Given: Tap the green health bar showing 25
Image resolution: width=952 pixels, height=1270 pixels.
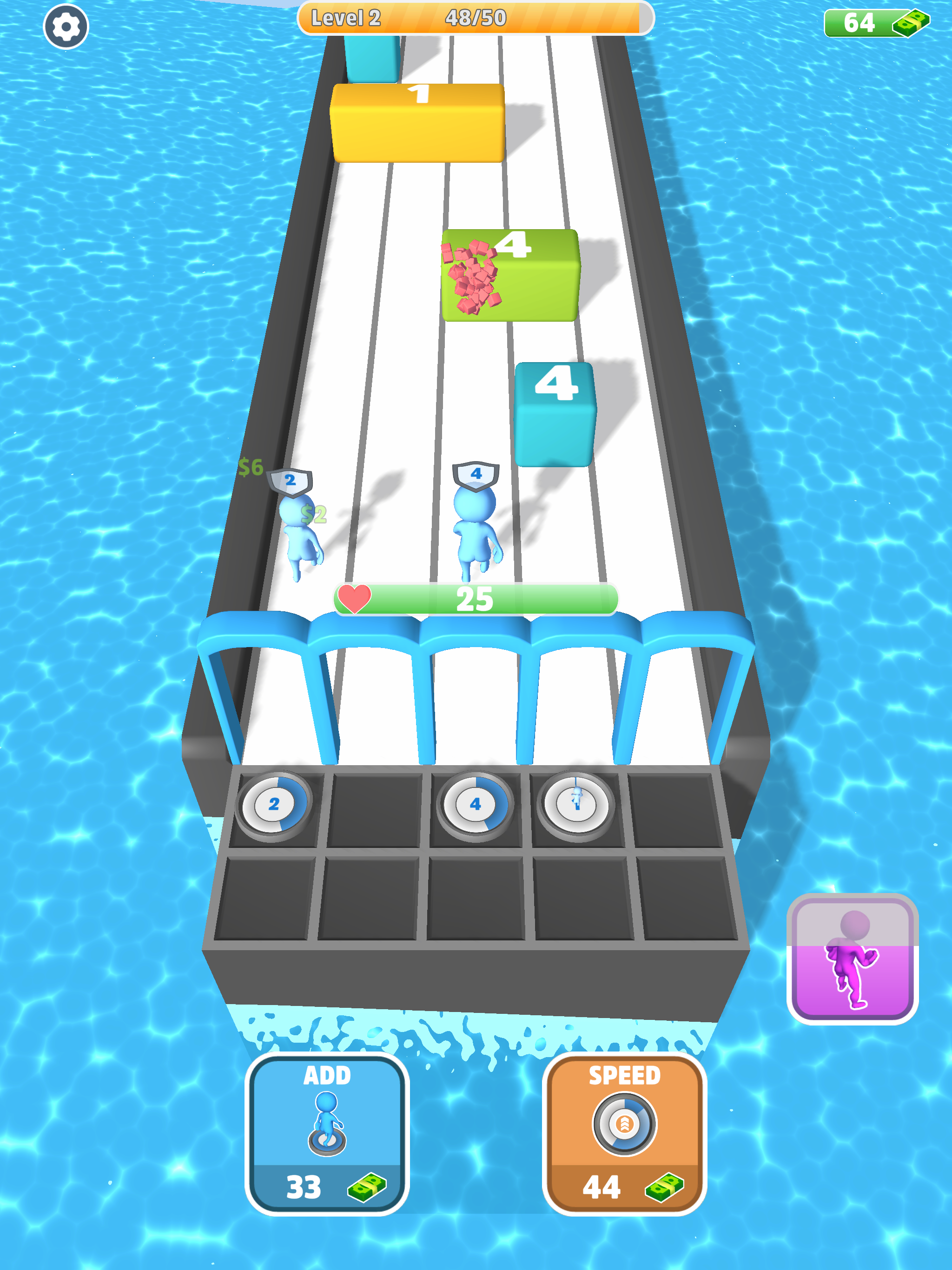Looking at the screenshot, I should [474, 598].
